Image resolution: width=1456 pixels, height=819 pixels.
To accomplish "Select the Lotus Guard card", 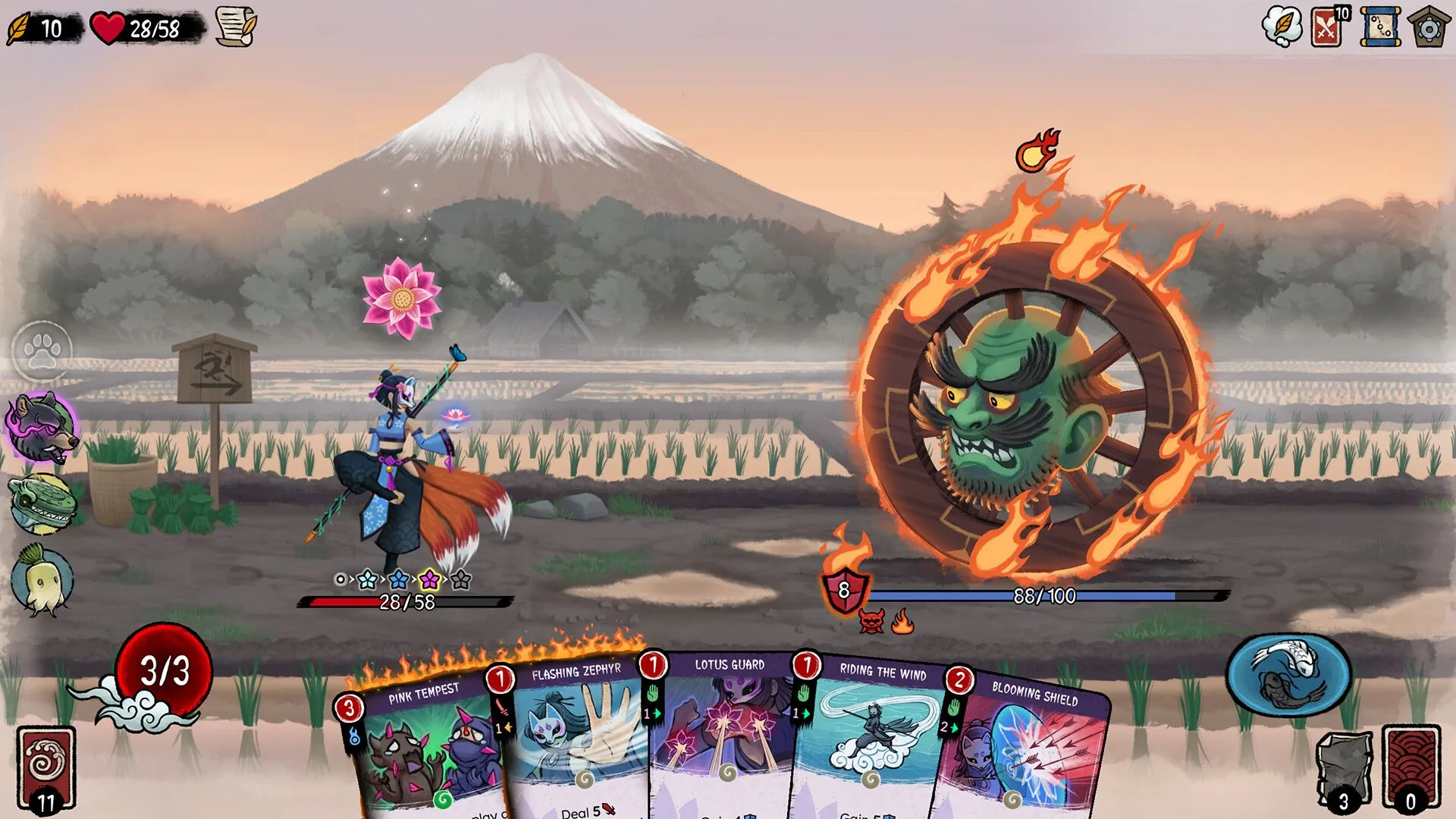I will (x=728, y=743).
